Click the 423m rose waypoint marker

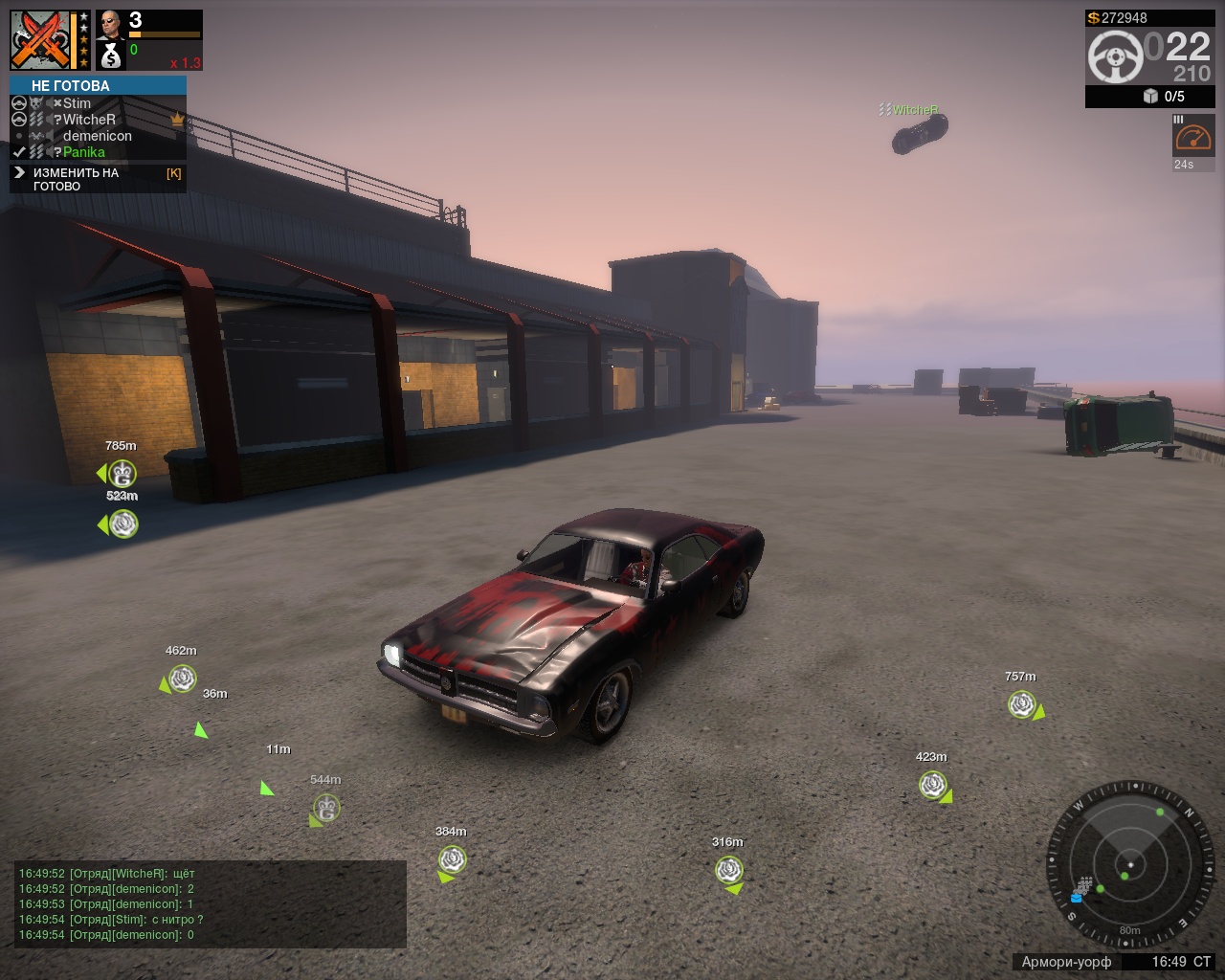[x=932, y=785]
